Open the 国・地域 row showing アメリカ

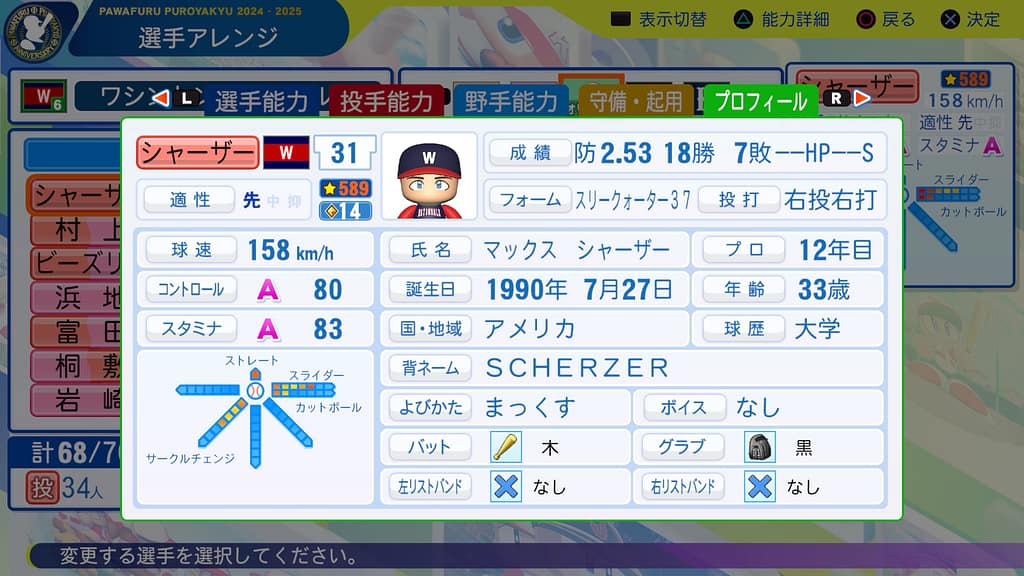pos(534,328)
